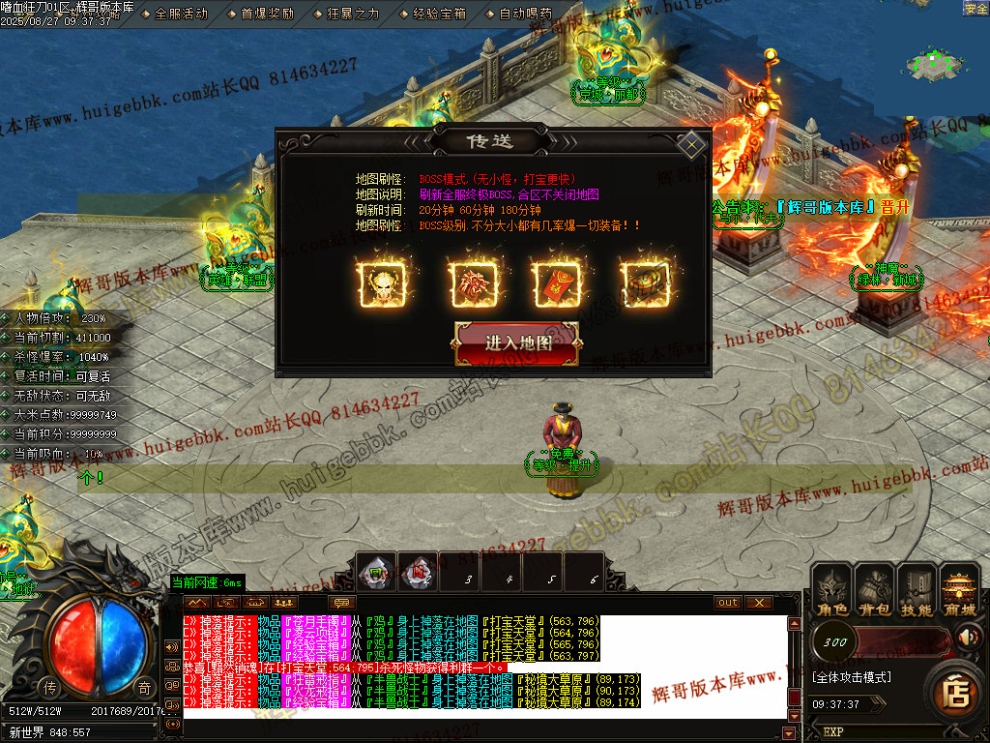990x743 pixels.
Task: Open the 角色 character panel
Action: [x=832, y=592]
